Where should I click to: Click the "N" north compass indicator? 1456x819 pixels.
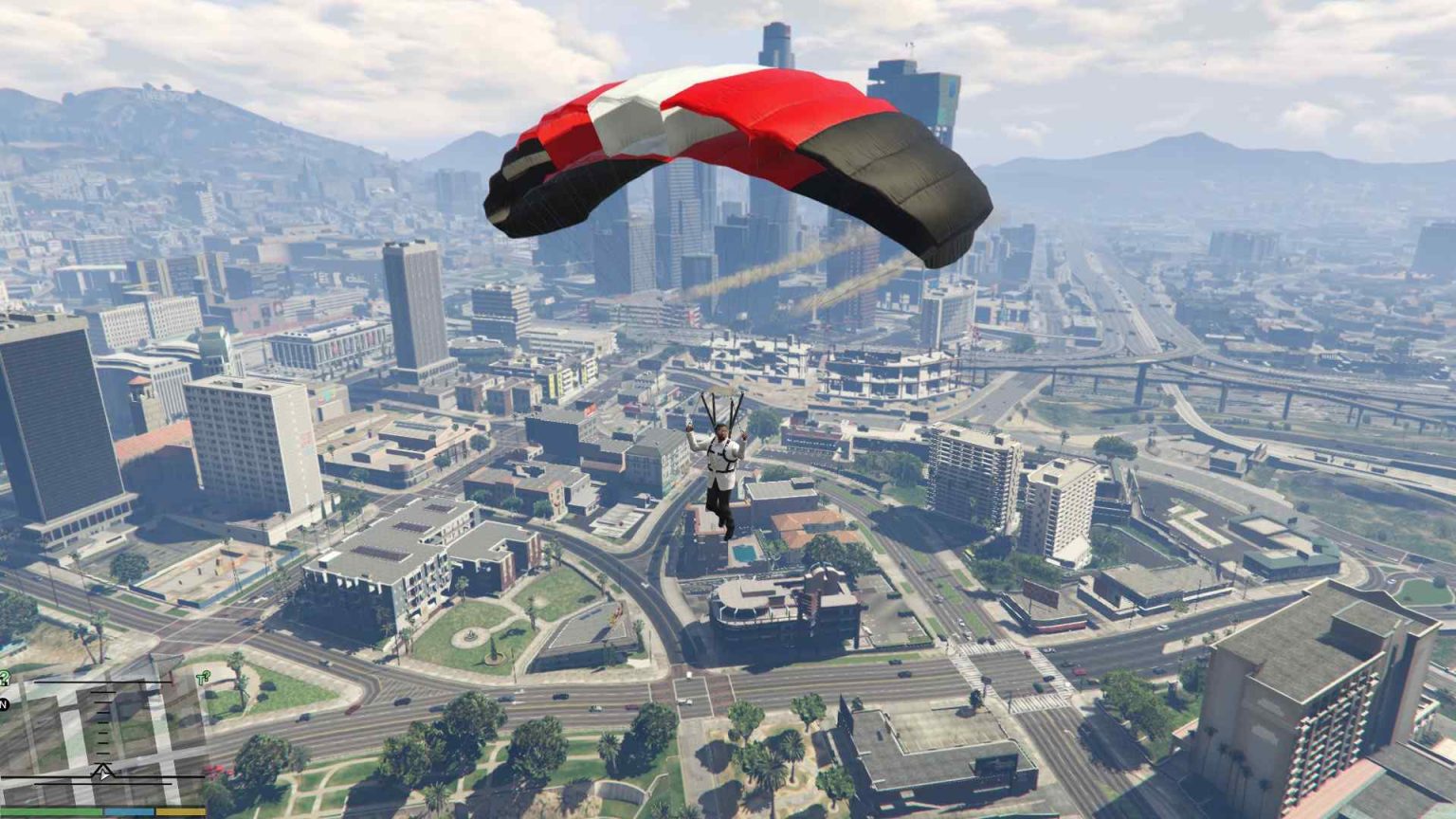point(4,702)
